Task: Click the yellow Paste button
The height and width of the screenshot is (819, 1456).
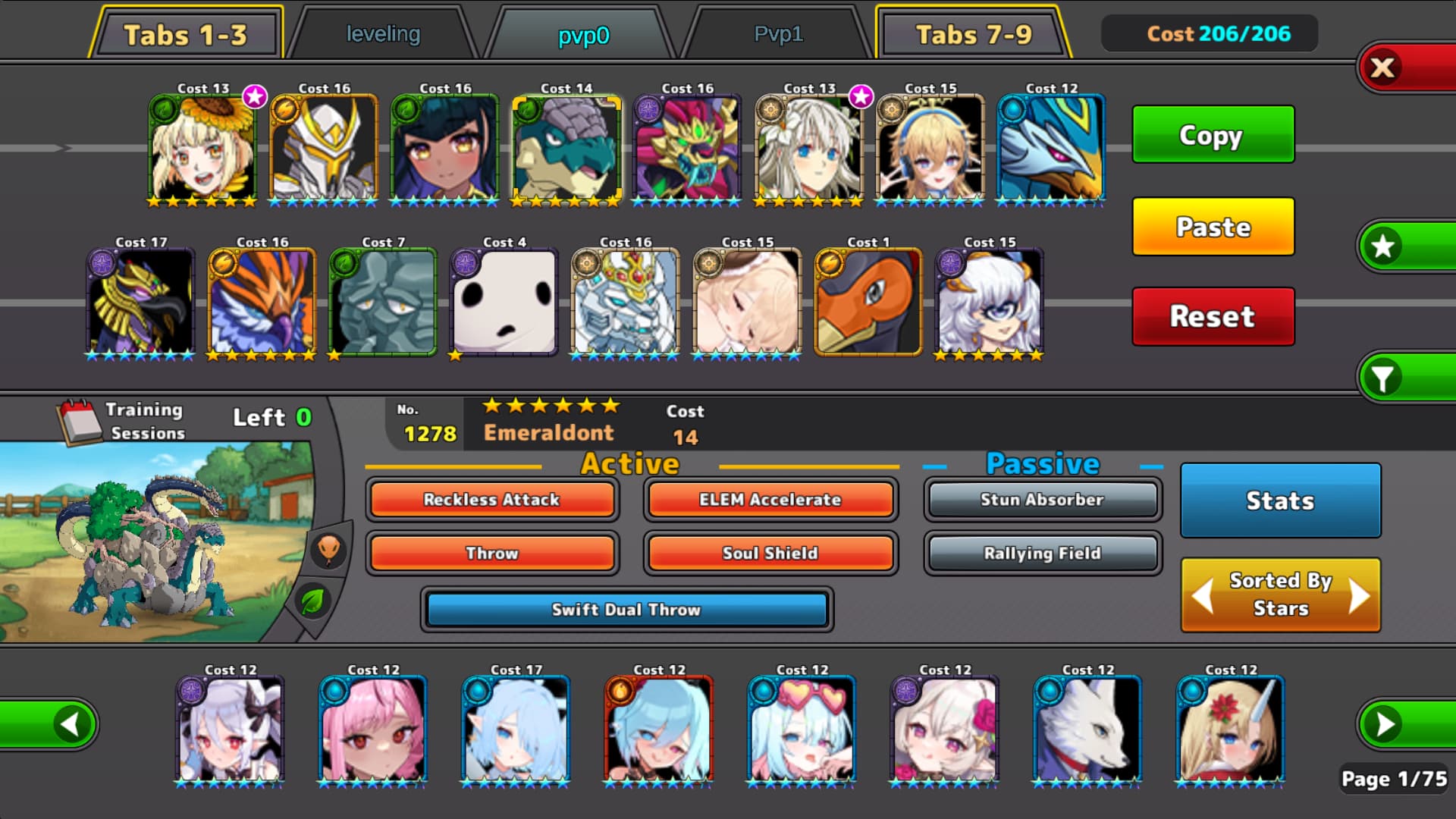Action: [x=1213, y=227]
